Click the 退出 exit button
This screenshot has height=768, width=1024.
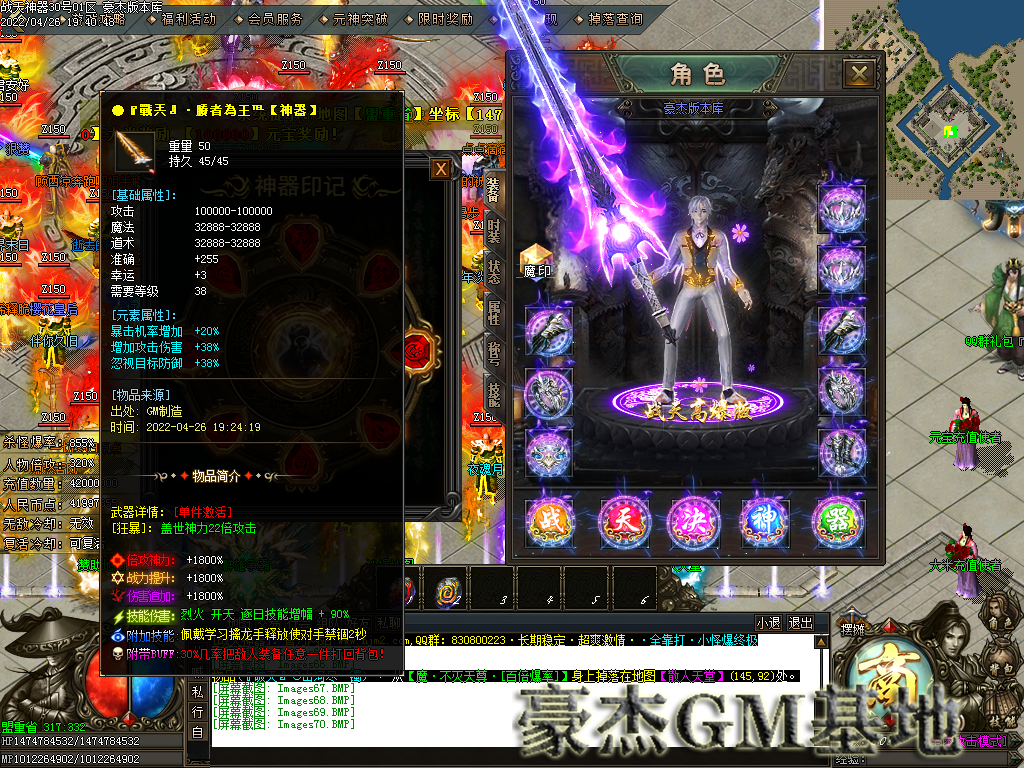800,622
